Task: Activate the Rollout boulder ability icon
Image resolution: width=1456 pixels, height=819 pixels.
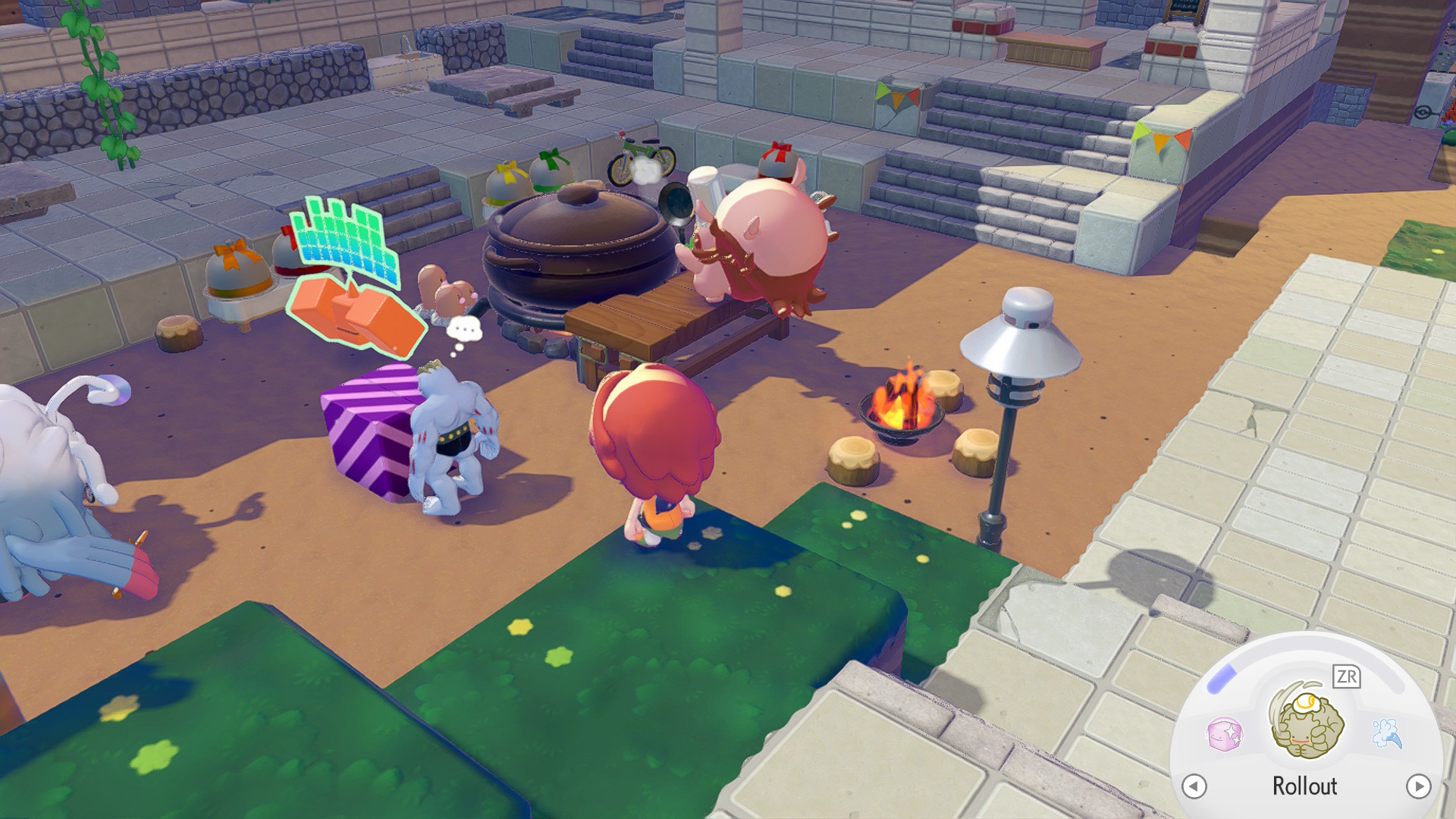Action: pyautogui.click(x=1307, y=723)
